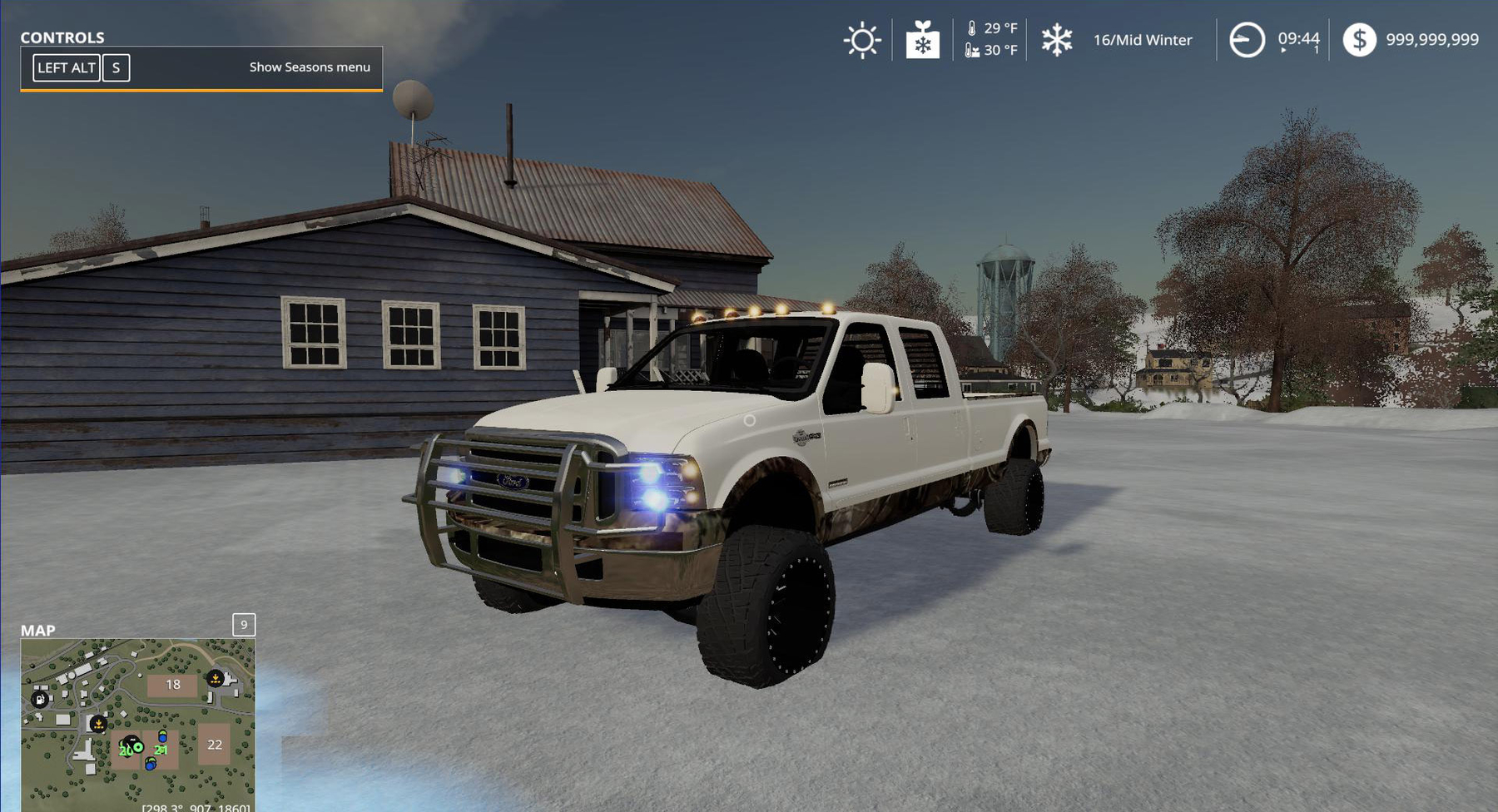Click the sunny weather icon

(x=862, y=40)
